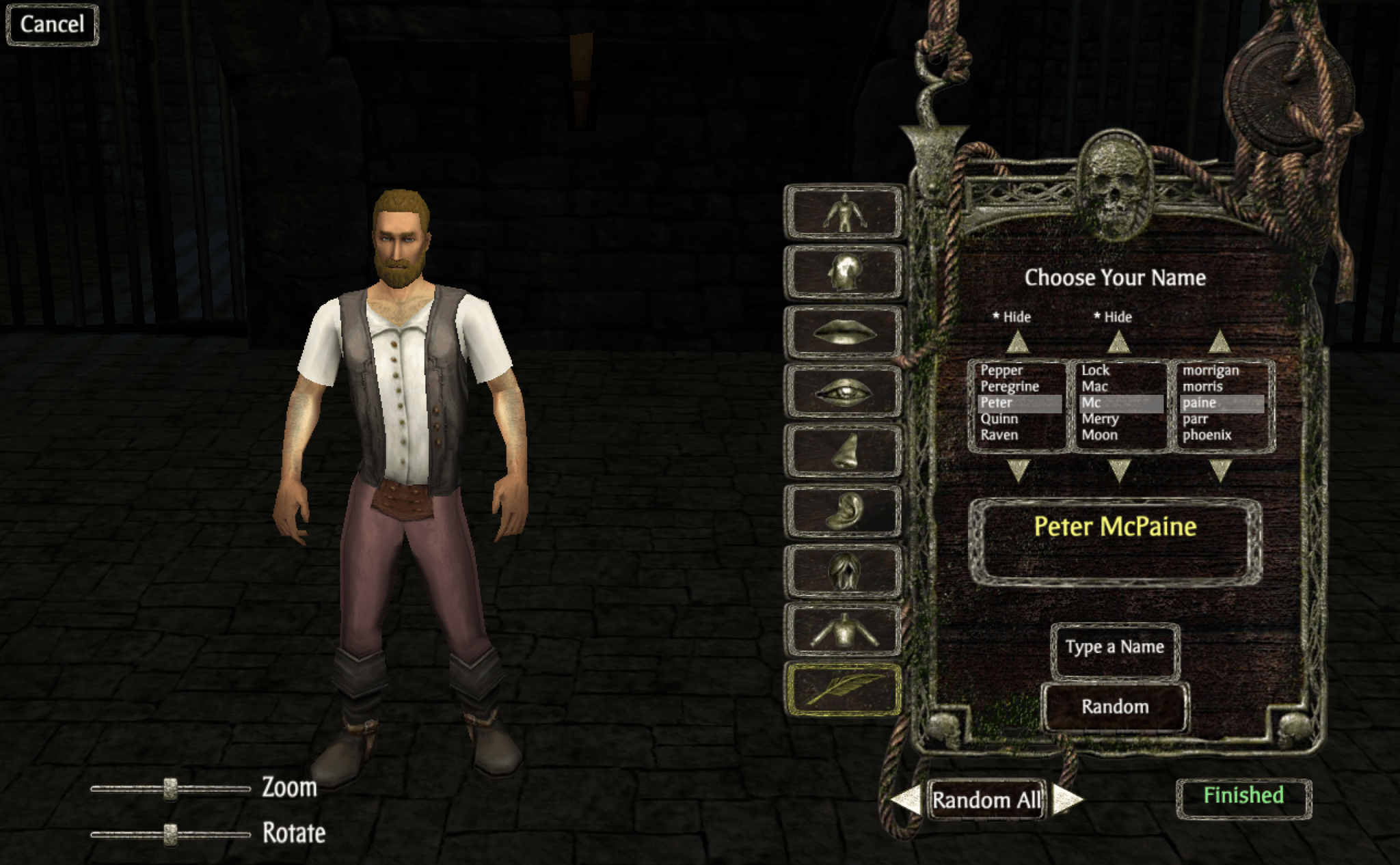The height and width of the screenshot is (865, 1400).
Task: Open the mouth customization tab
Action: click(844, 333)
